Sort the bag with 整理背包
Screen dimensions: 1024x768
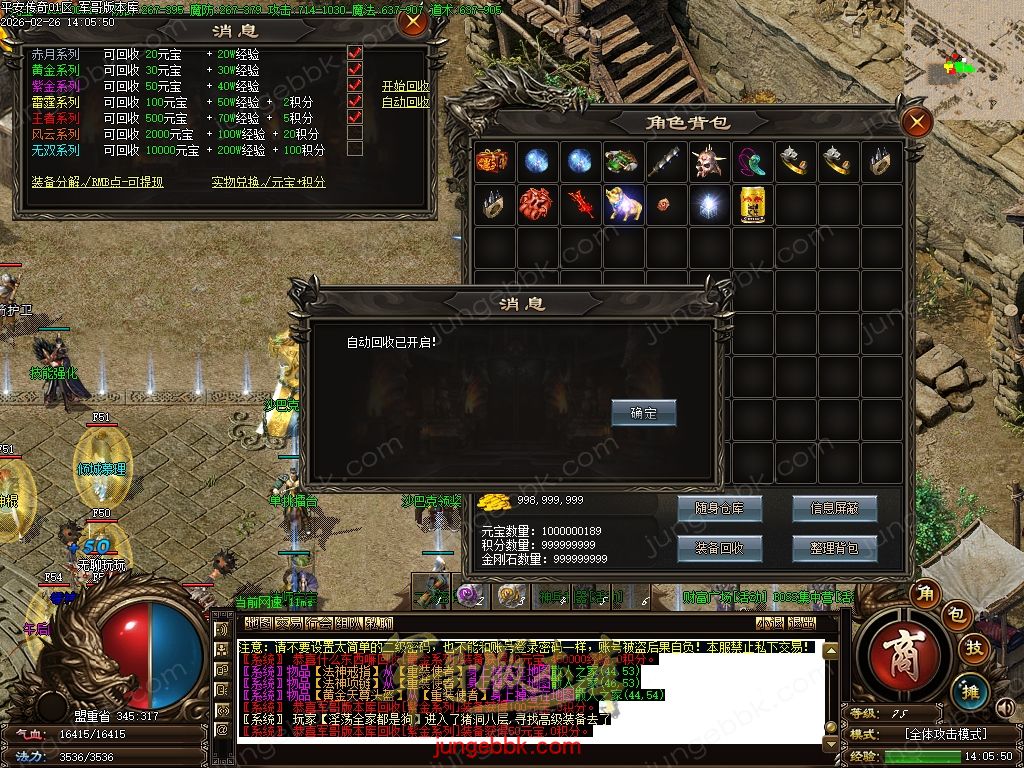coord(834,548)
